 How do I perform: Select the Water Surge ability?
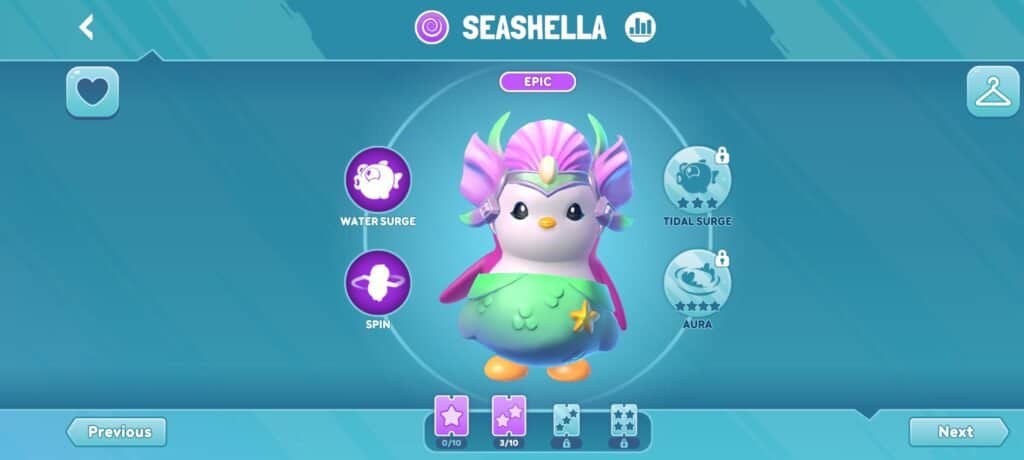[378, 180]
